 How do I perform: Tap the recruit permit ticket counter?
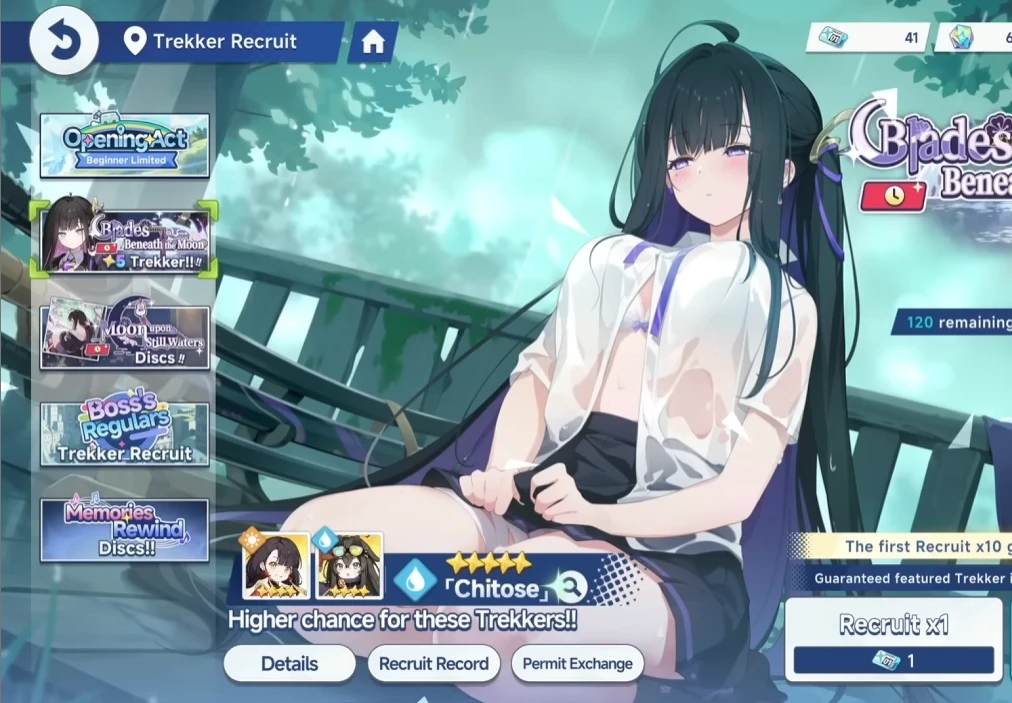point(866,38)
